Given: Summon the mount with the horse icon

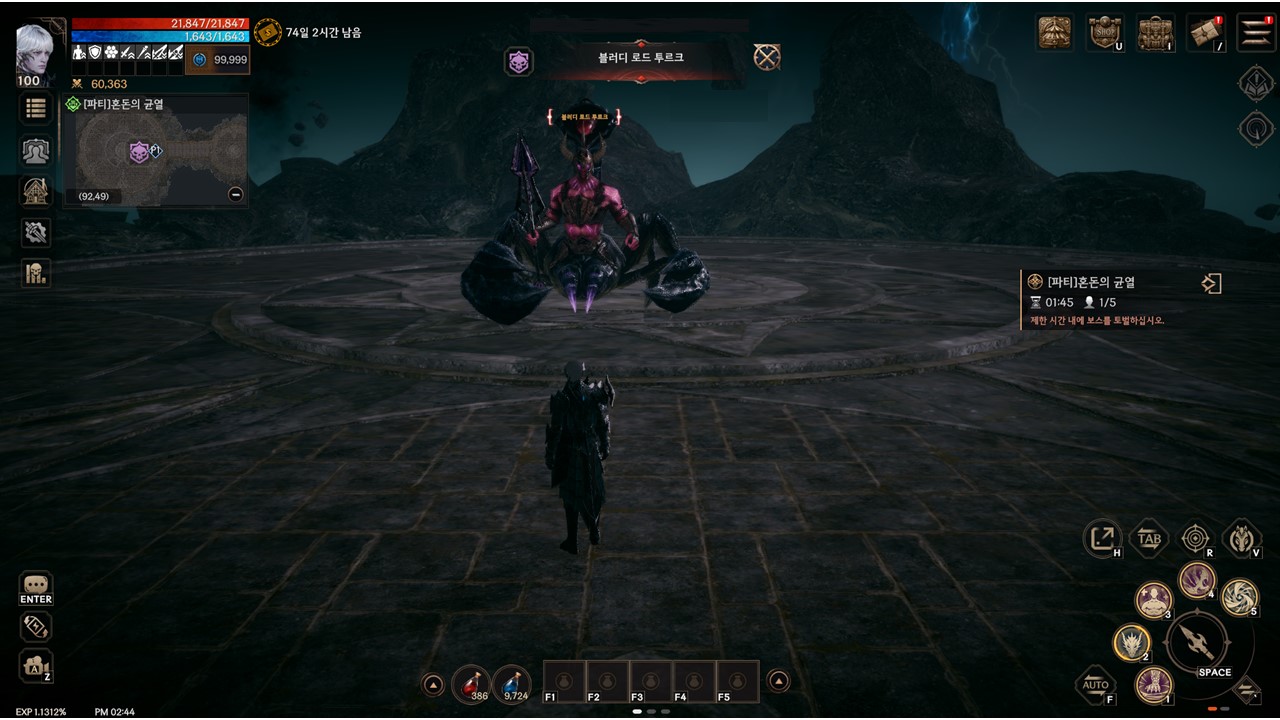Looking at the screenshot, I should tap(1242, 539).
